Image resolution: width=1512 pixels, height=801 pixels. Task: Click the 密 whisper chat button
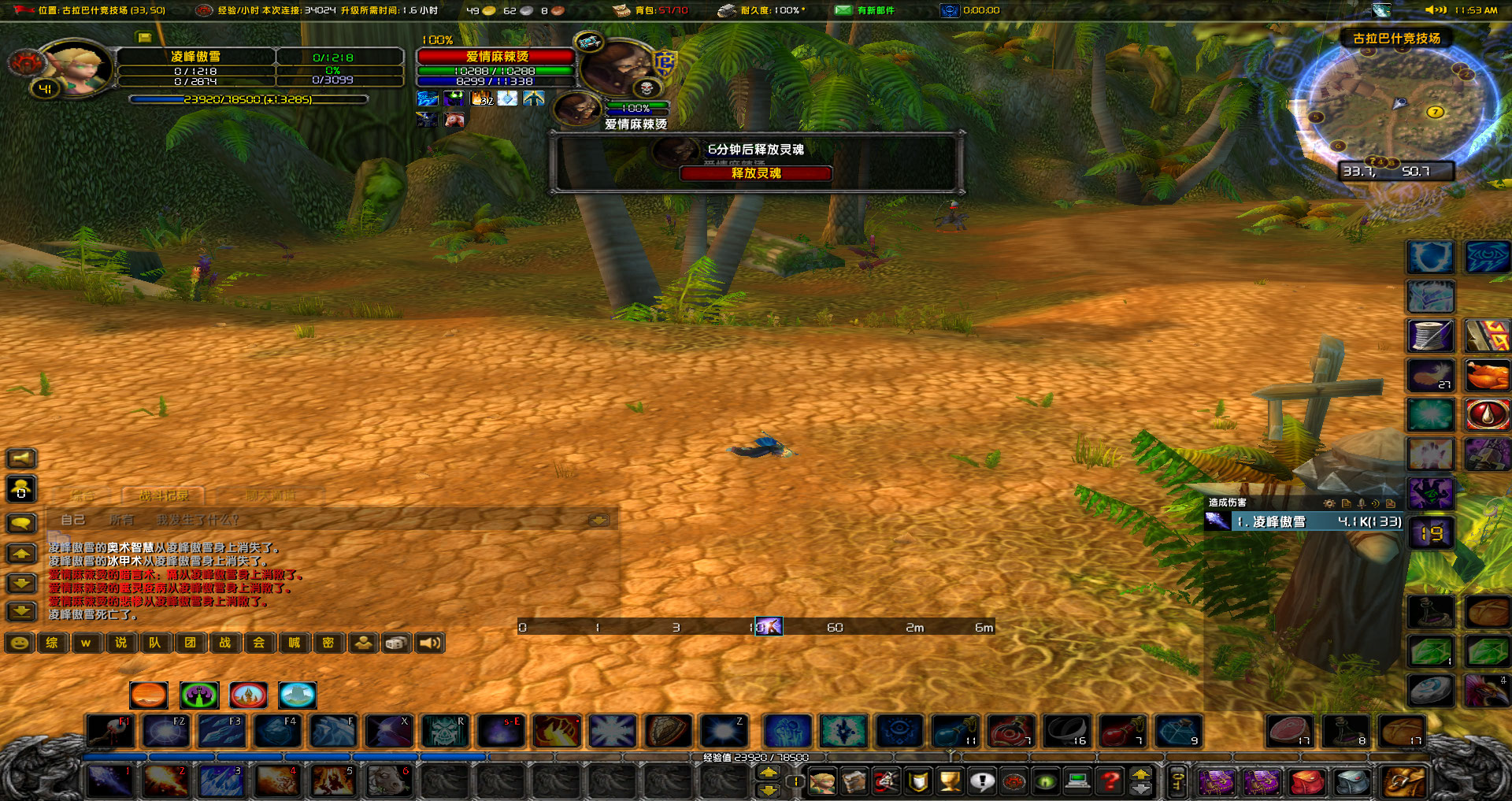[329, 643]
